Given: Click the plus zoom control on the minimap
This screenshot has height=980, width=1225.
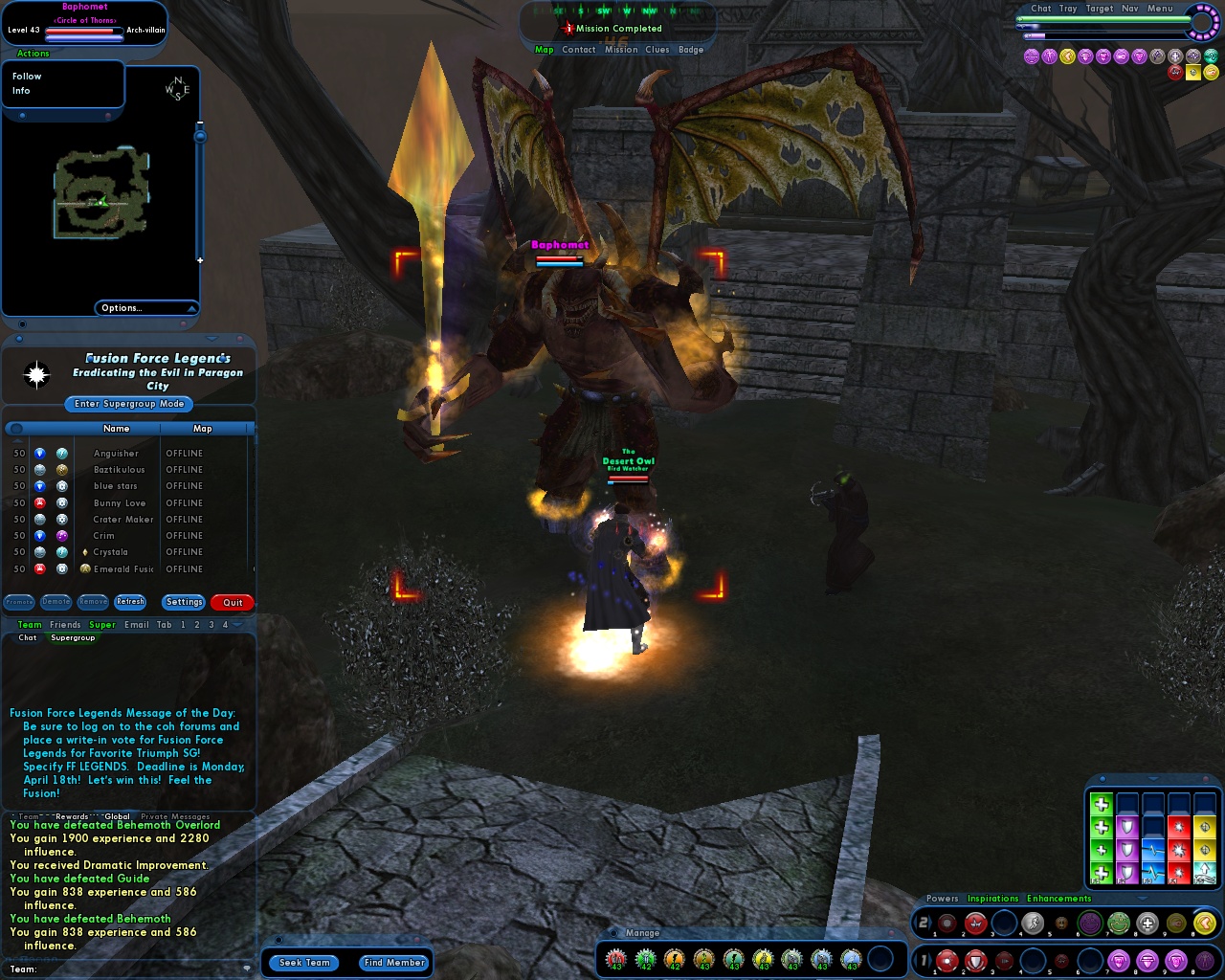Looking at the screenshot, I should pos(199,259).
